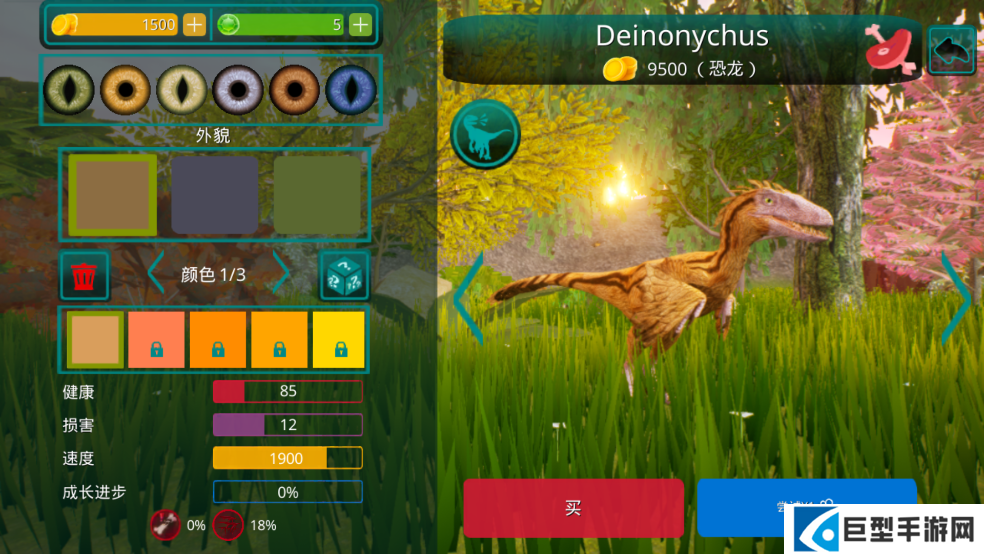The width and height of the screenshot is (984, 554).
Task: Click the red trash can button
Action: [x=85, y=275]
